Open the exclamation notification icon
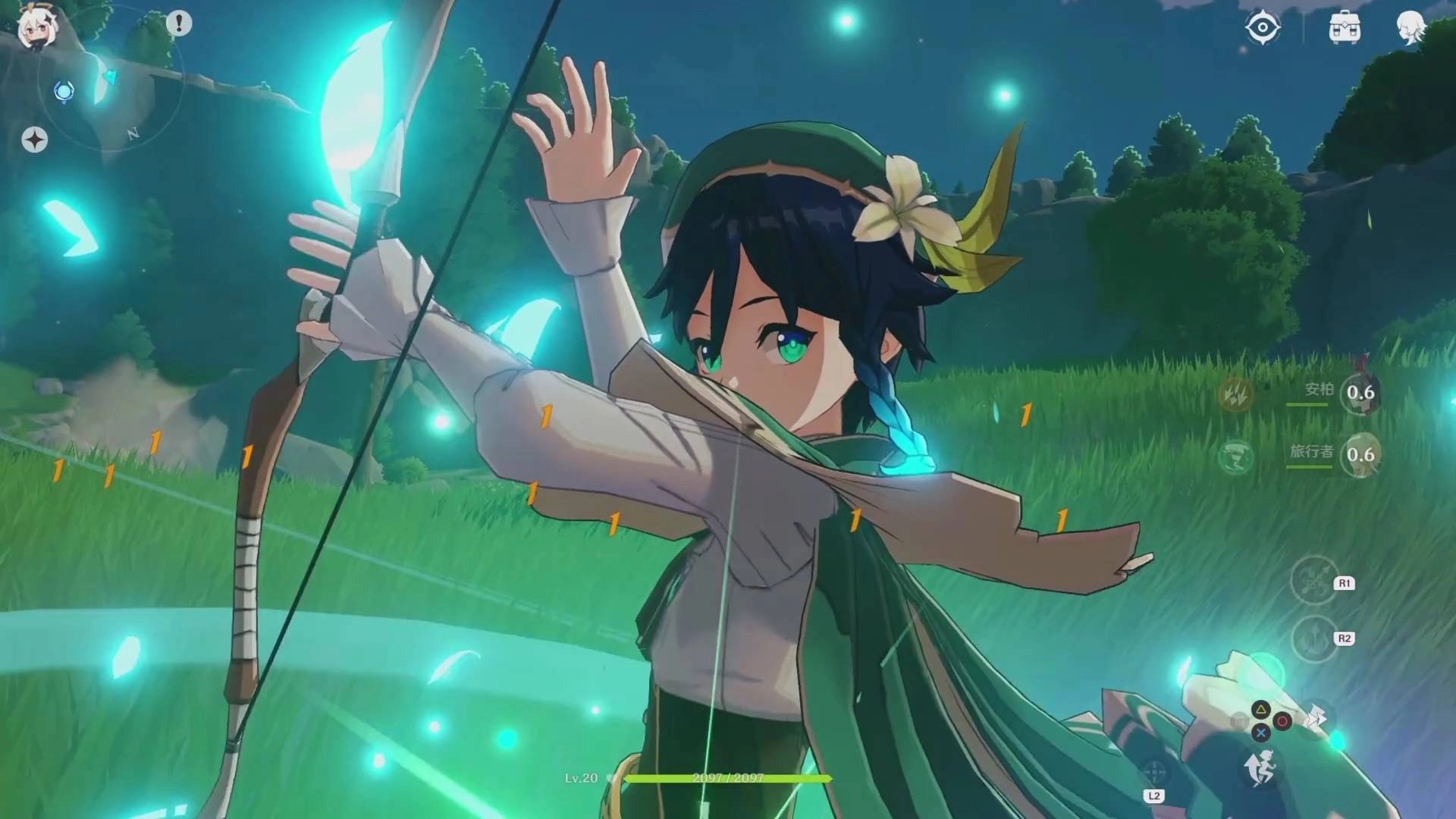1456x819 pixels. point(179,23)
